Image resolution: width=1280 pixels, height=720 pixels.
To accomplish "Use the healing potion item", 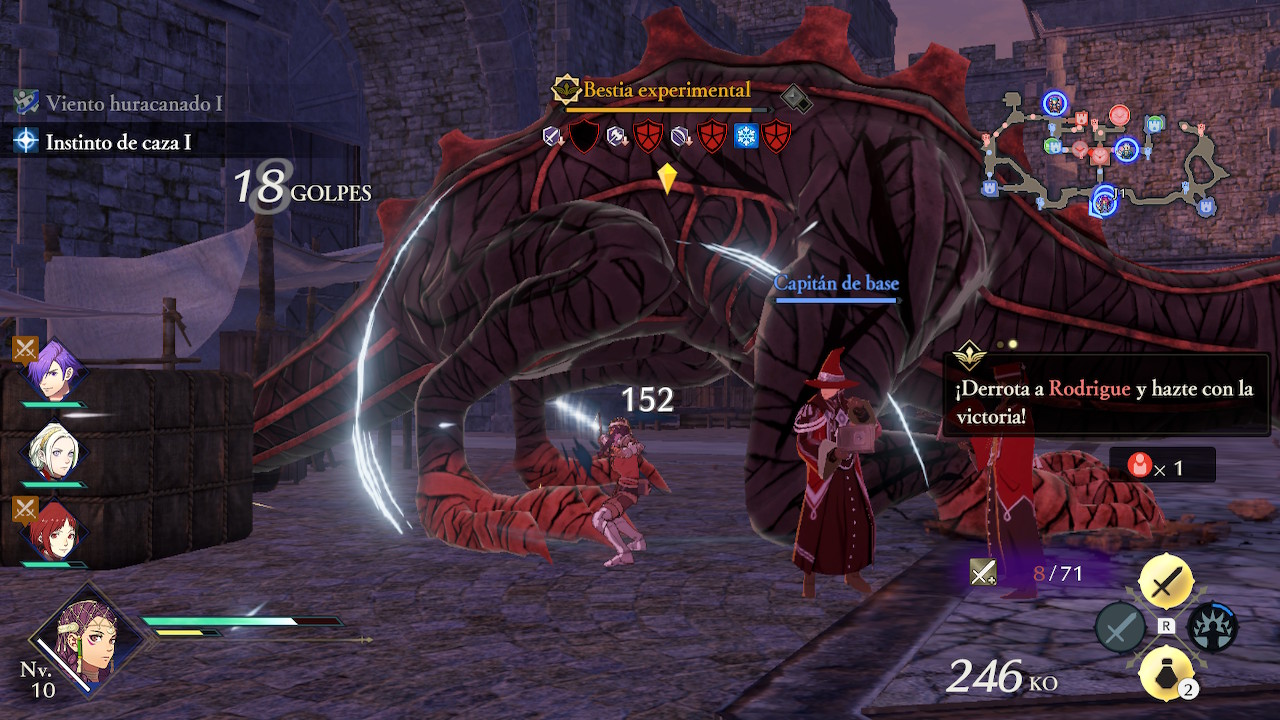I will (x=1165, y=673).
